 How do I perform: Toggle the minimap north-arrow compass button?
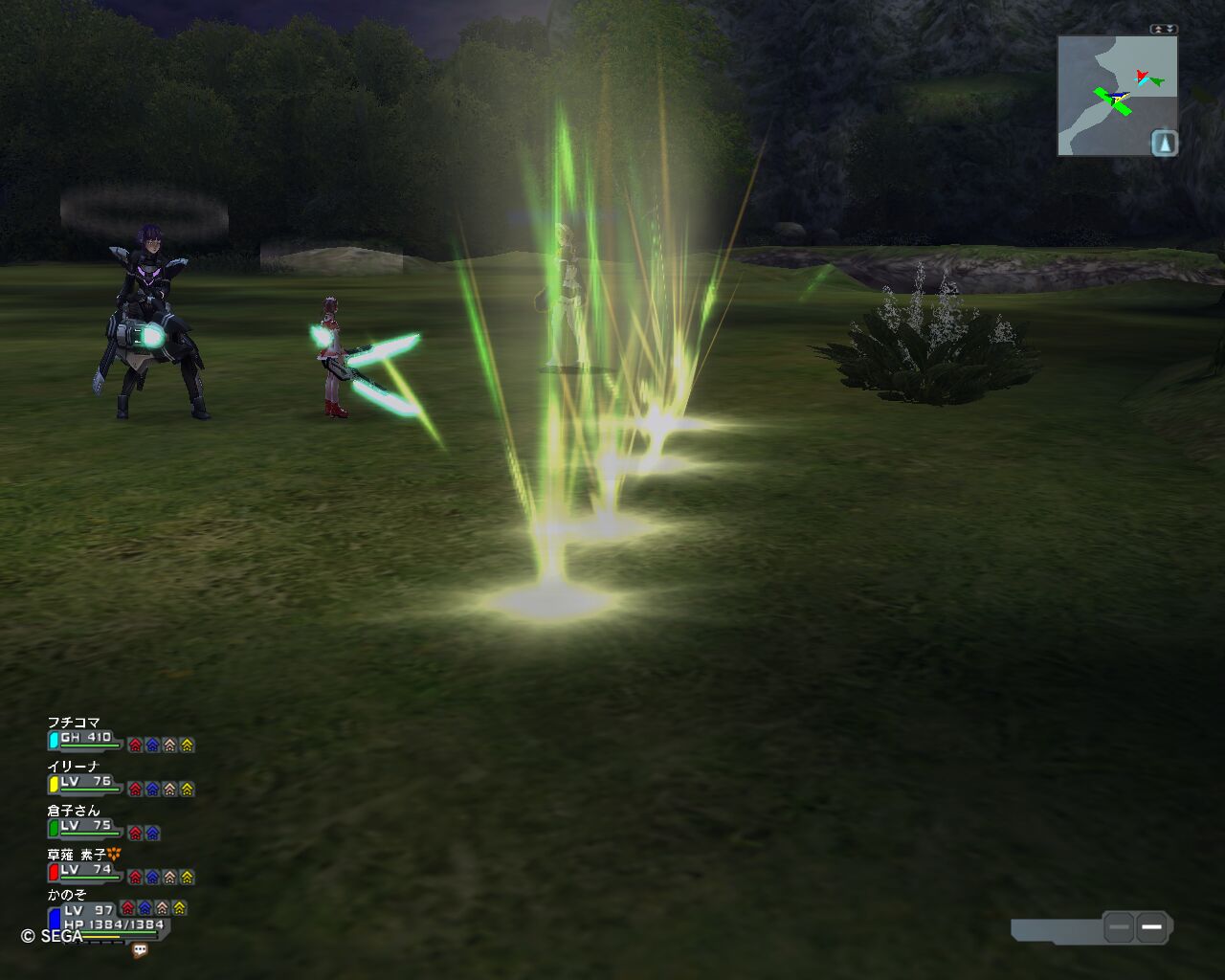[x=1164, y=144]
